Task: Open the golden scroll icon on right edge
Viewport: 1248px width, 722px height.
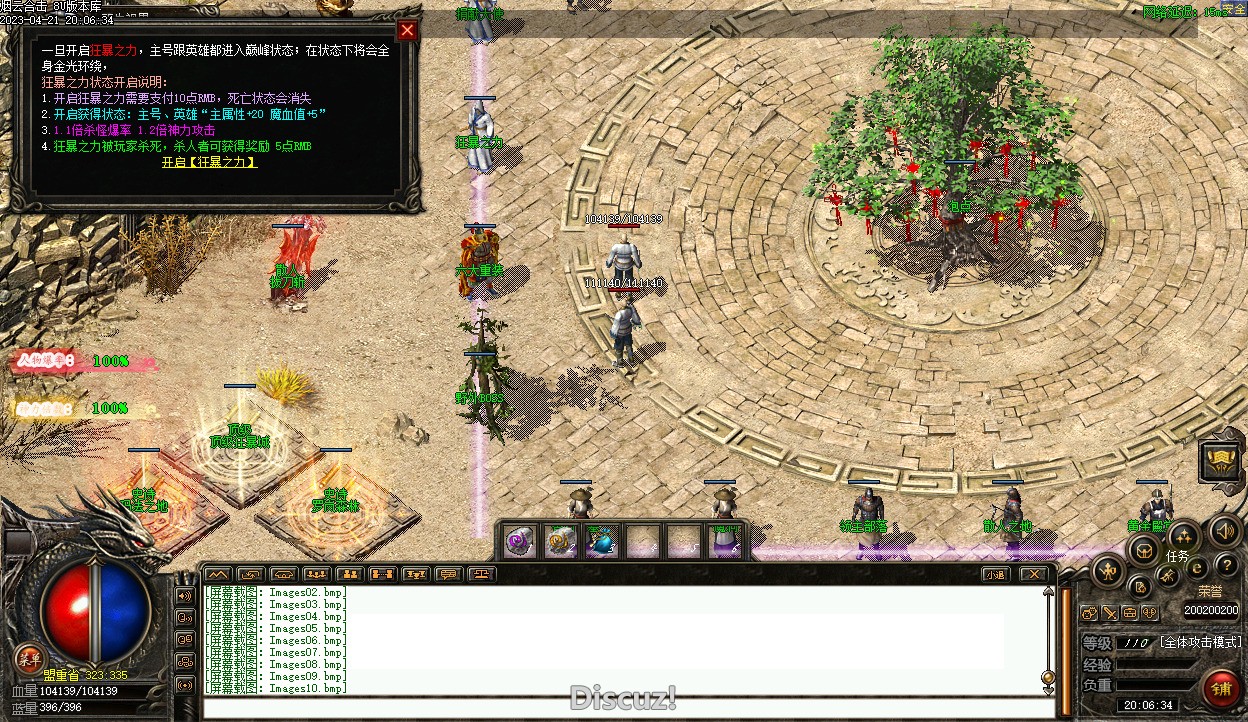Action: click(1220, 461)
